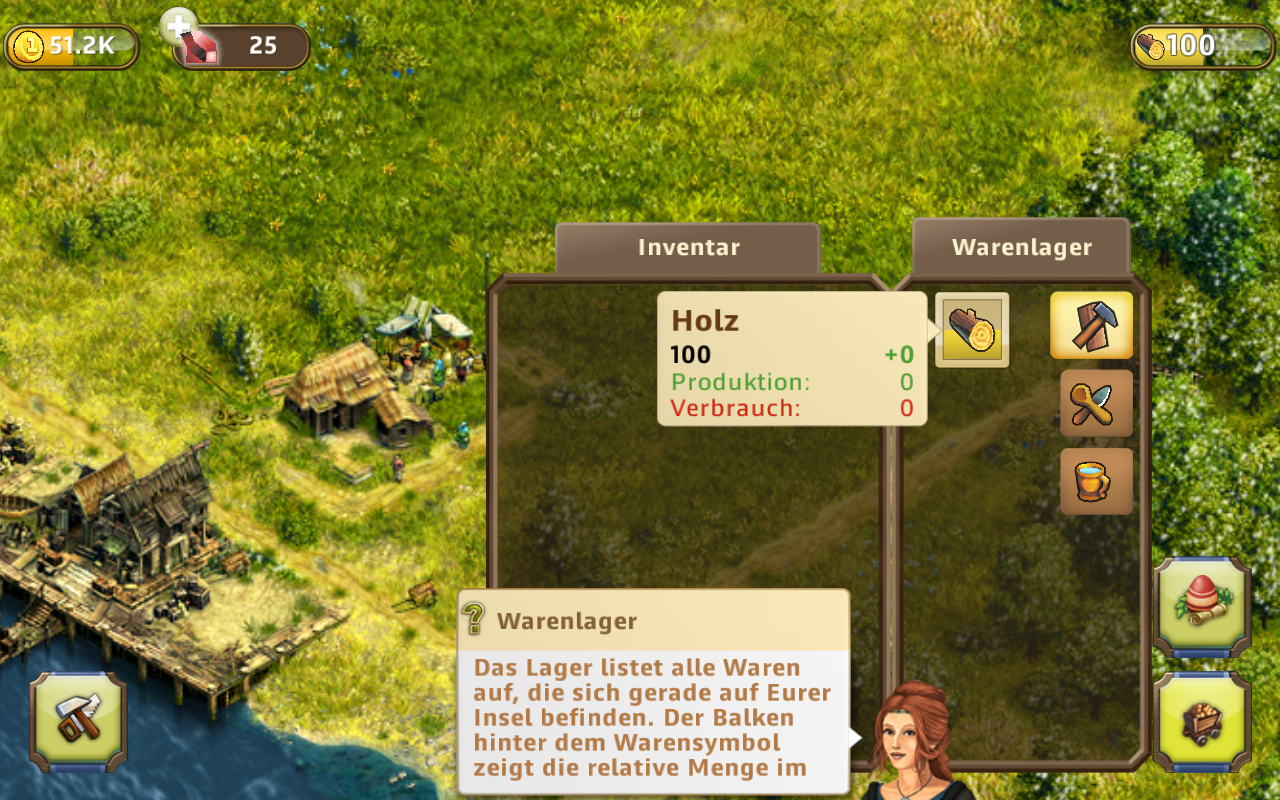Select the spoon and shovel category
Viewport: 1280px width, 800px height.
[1096, 403]
